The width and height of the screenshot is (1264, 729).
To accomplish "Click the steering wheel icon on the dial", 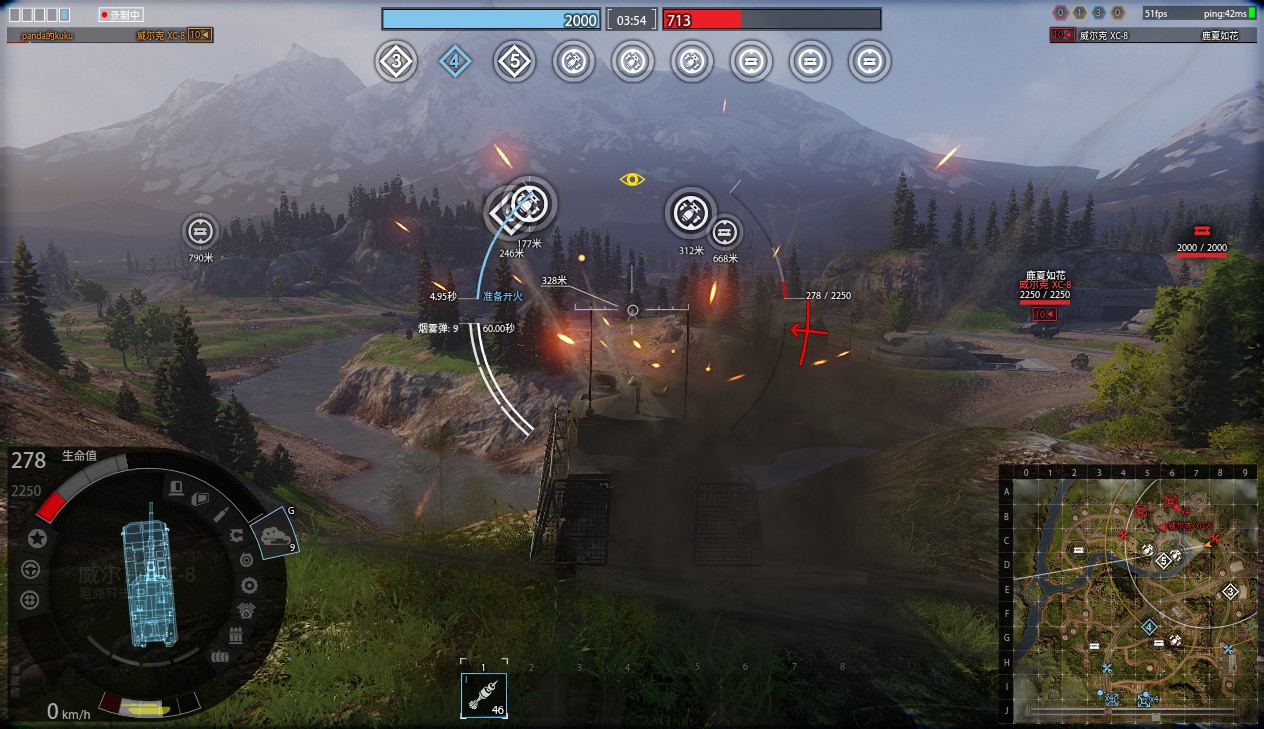I will (30, 570).
